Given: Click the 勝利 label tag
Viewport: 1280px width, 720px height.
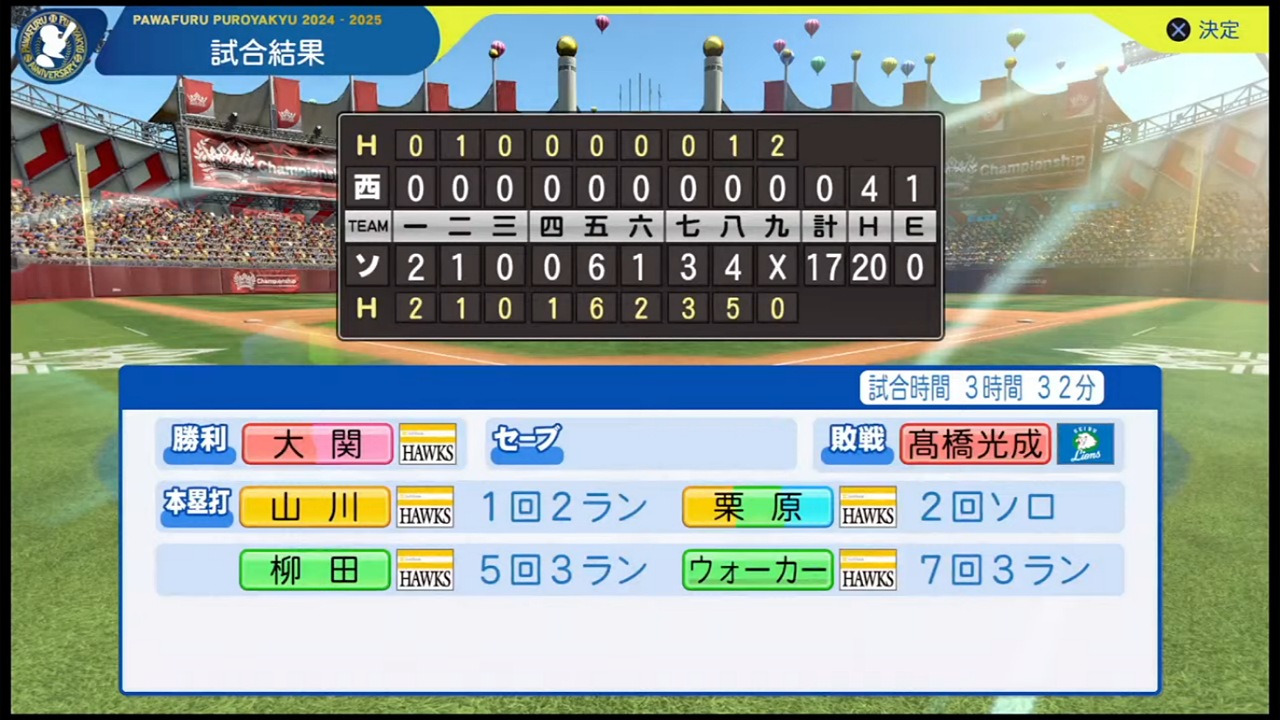Looking at the screenshot, I should point(197,443).
